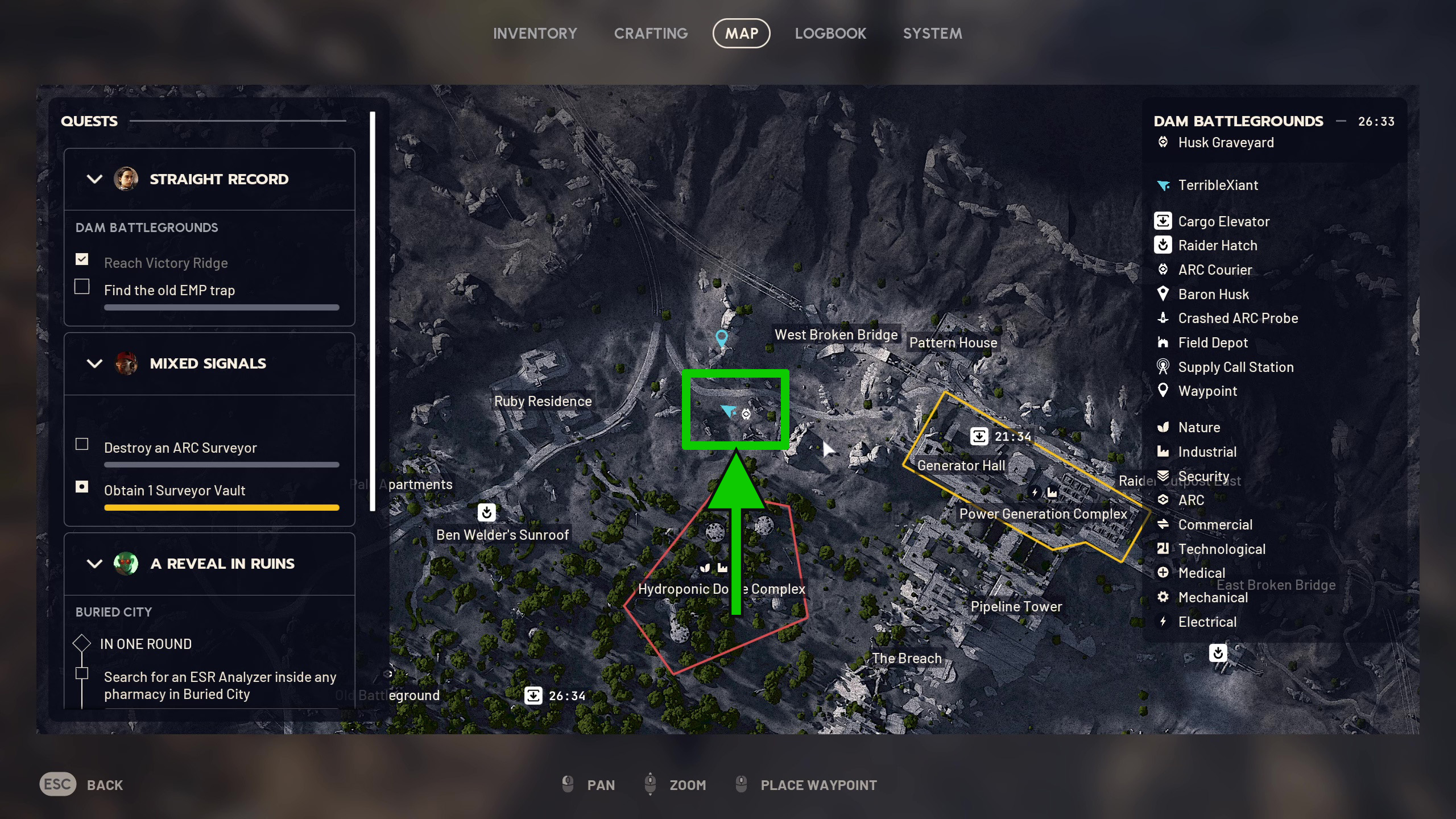1456x819 pixels.
Task: Select the Find the old EMP trap objective
Action: (x=169, y=291)
